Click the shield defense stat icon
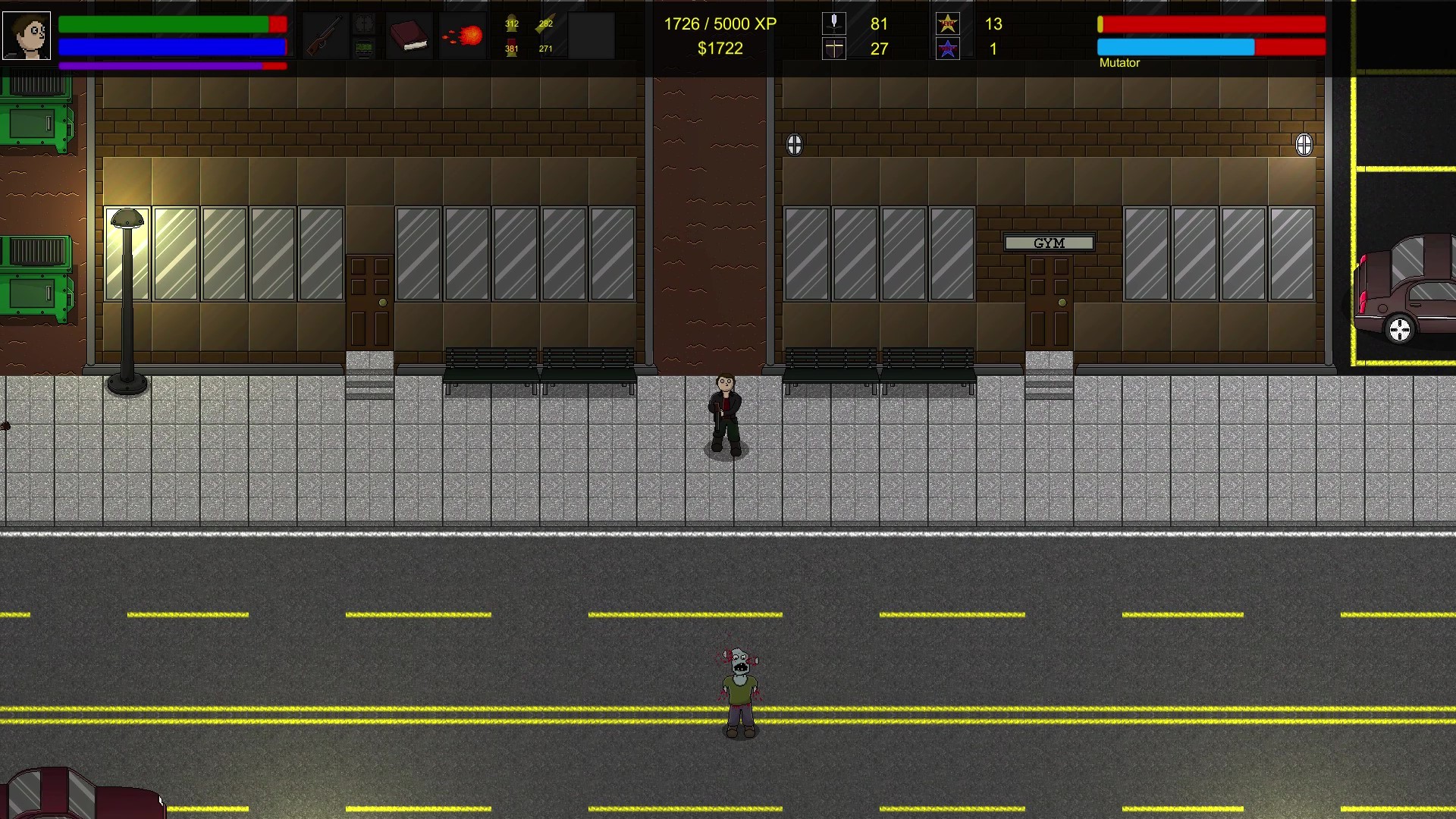This screenshot has height=819, width=1456. pos(833,49)
